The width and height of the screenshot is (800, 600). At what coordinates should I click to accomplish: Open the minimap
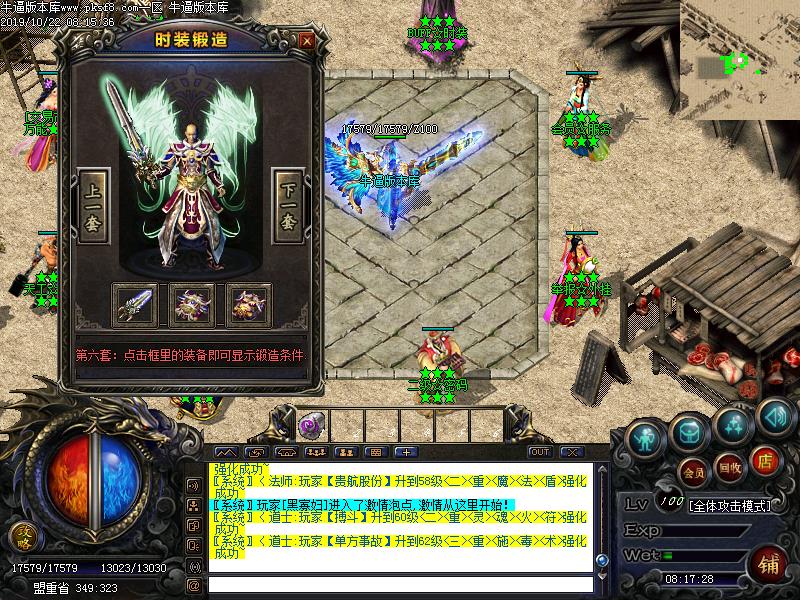740,58
